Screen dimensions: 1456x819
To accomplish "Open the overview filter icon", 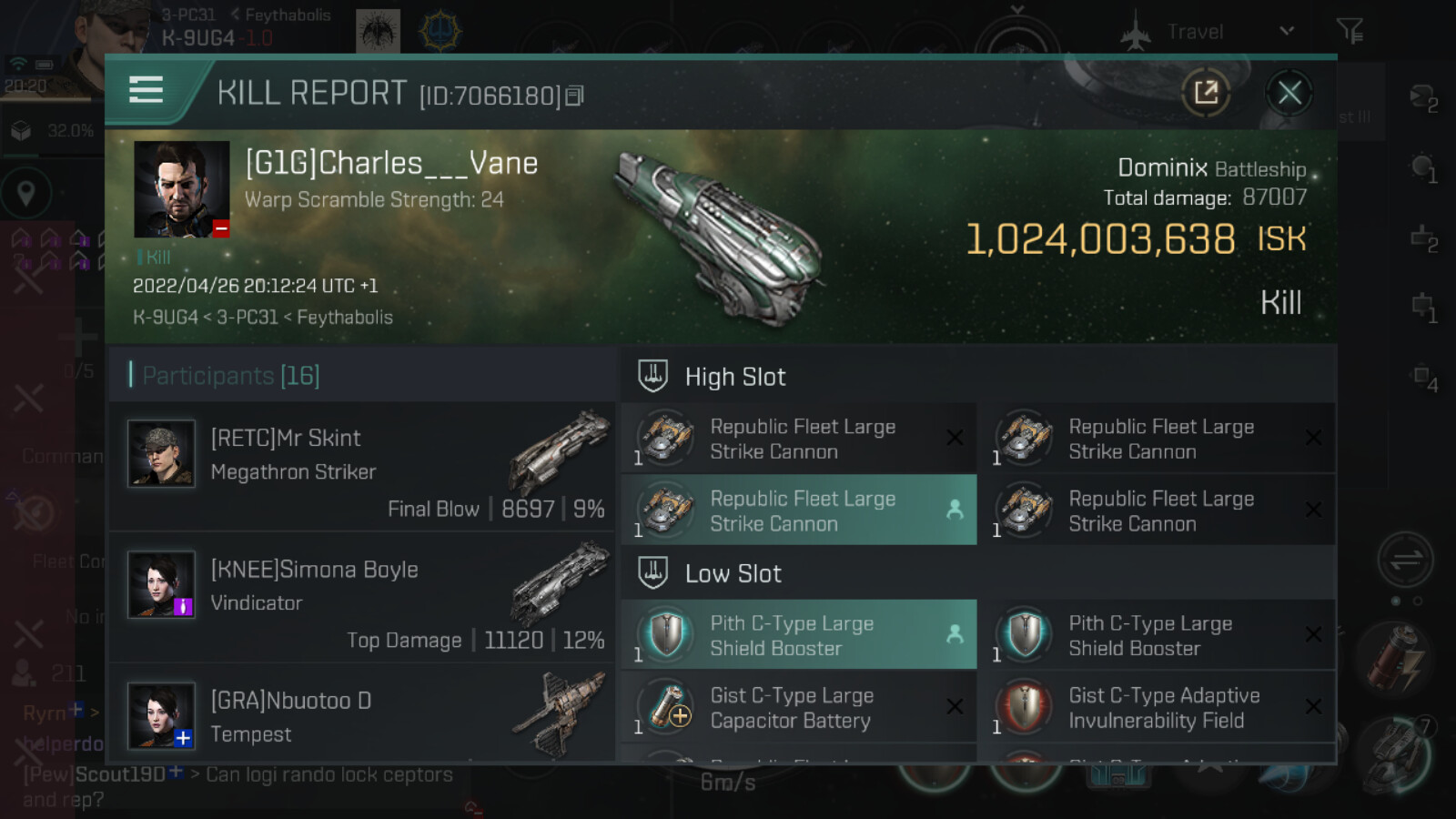I will [x=1350, y=32].
